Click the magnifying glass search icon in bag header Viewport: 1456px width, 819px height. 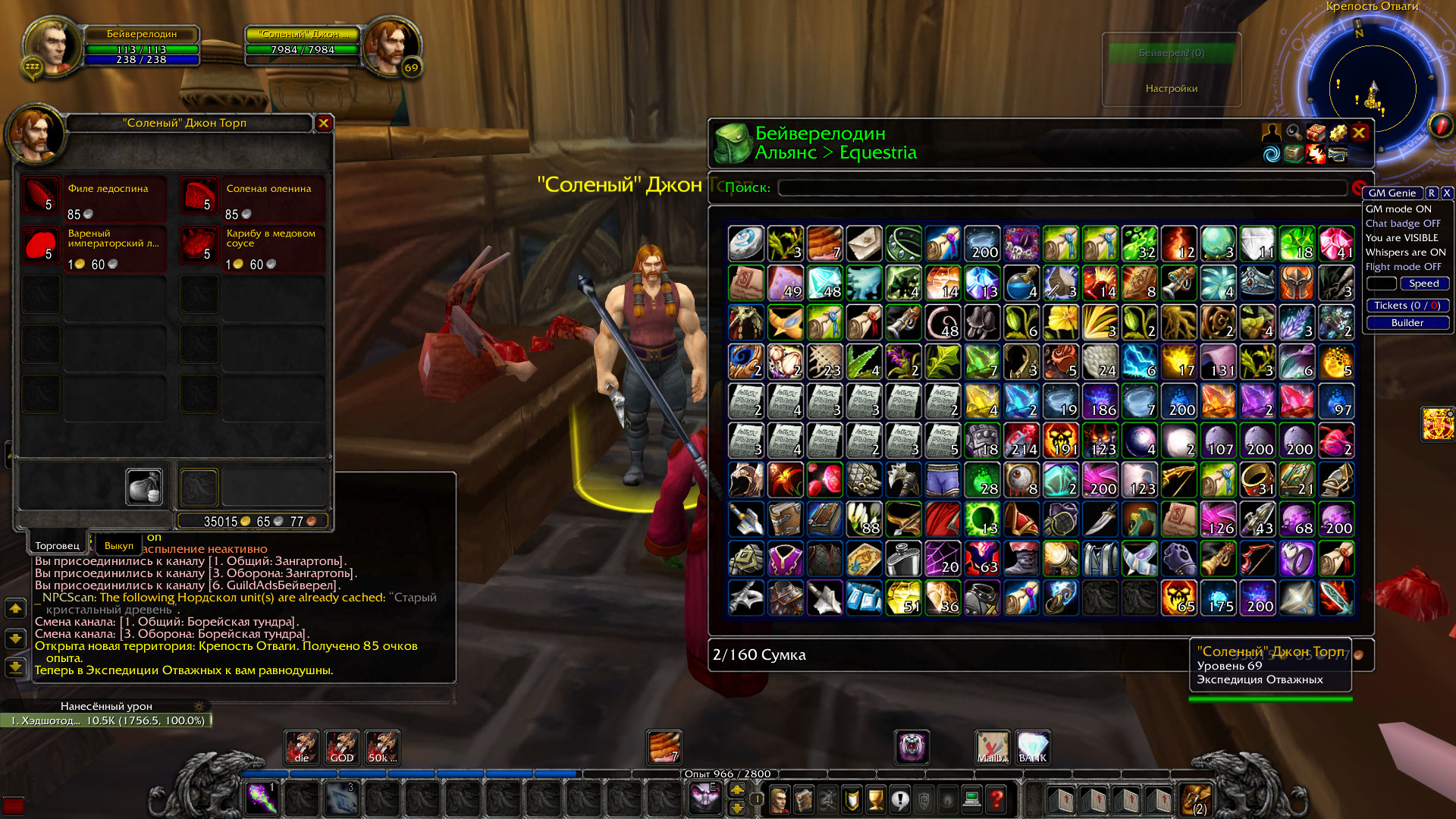pos(1294,133)
